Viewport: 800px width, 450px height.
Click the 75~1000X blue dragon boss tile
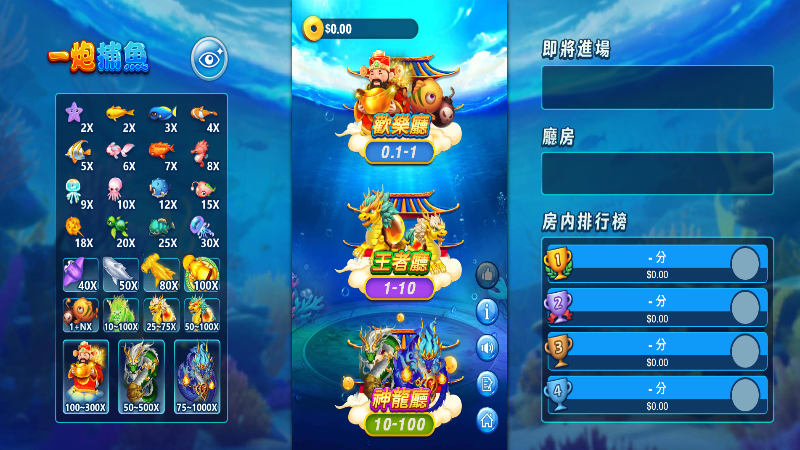click(x=197, y=378)
